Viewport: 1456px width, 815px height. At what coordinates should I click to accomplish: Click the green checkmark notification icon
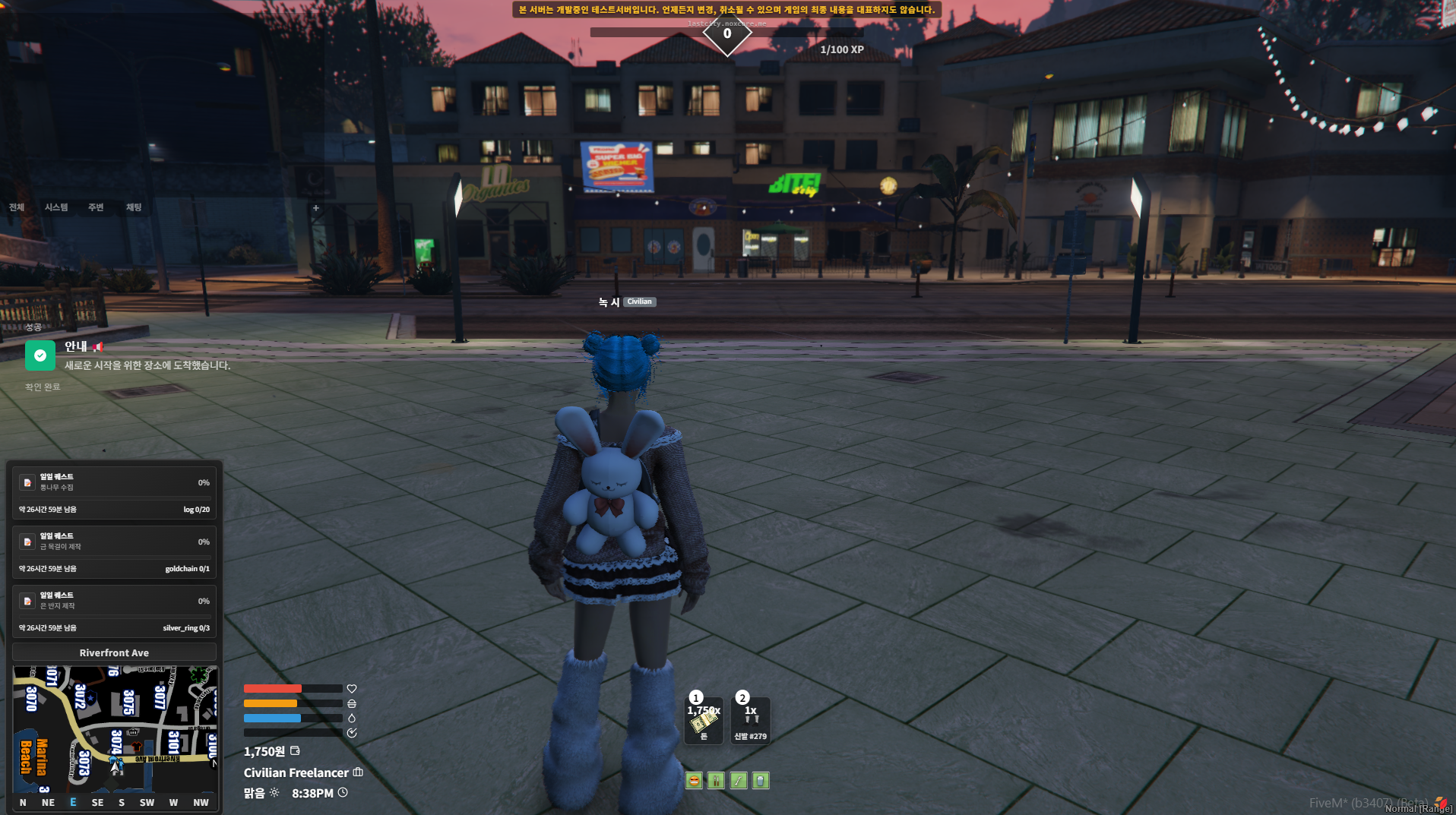tap(40, 355)
